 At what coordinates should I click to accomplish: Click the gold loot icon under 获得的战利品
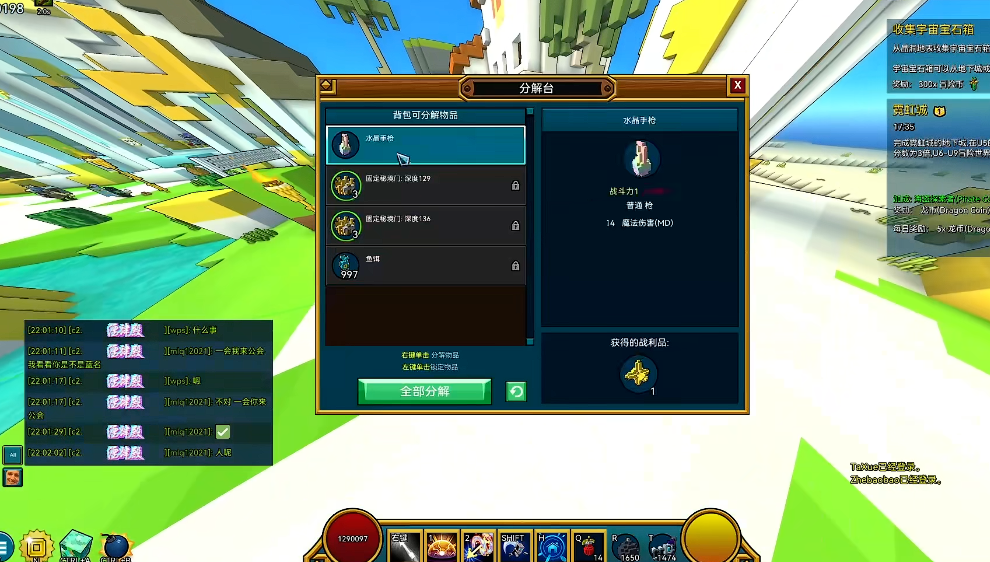pos(638,374)
